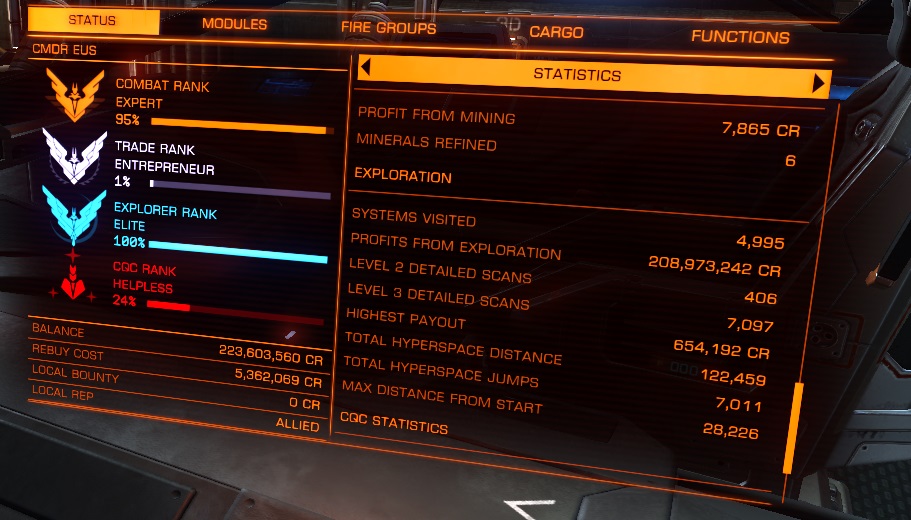Viewport: 911px width, 520px height.
Task: Switch to the Status tab
Action: 92,20
